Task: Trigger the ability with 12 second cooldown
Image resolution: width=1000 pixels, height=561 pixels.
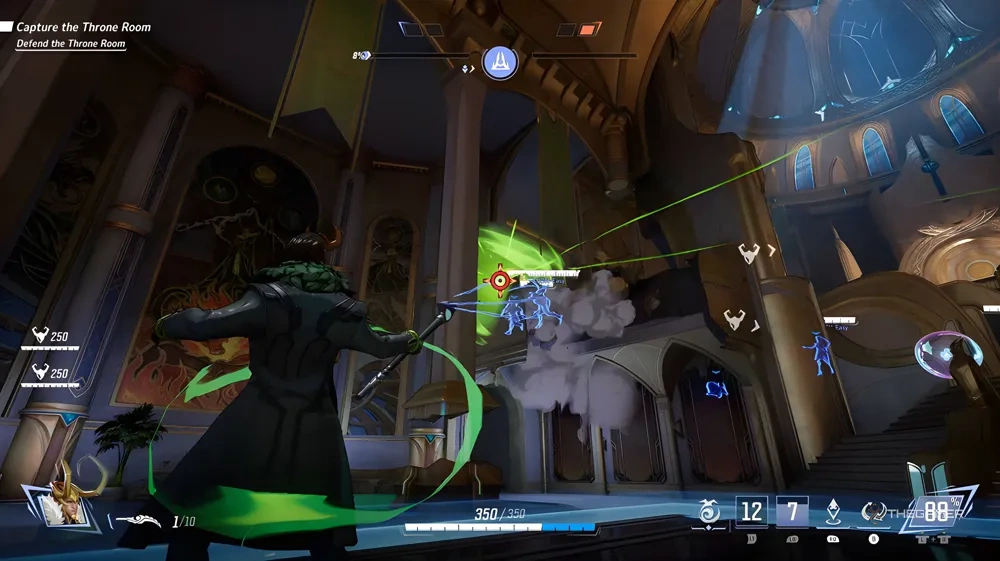Action: coord(751,512)
